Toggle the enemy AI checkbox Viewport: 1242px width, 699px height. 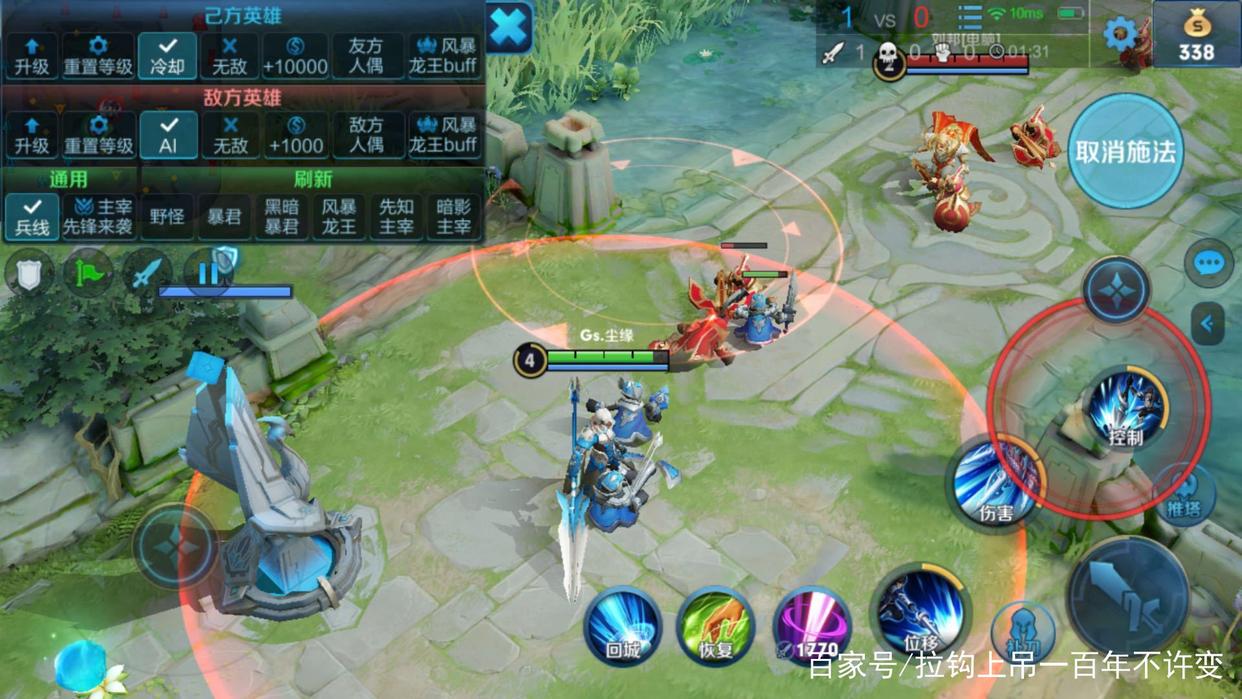tap(168, 135)
